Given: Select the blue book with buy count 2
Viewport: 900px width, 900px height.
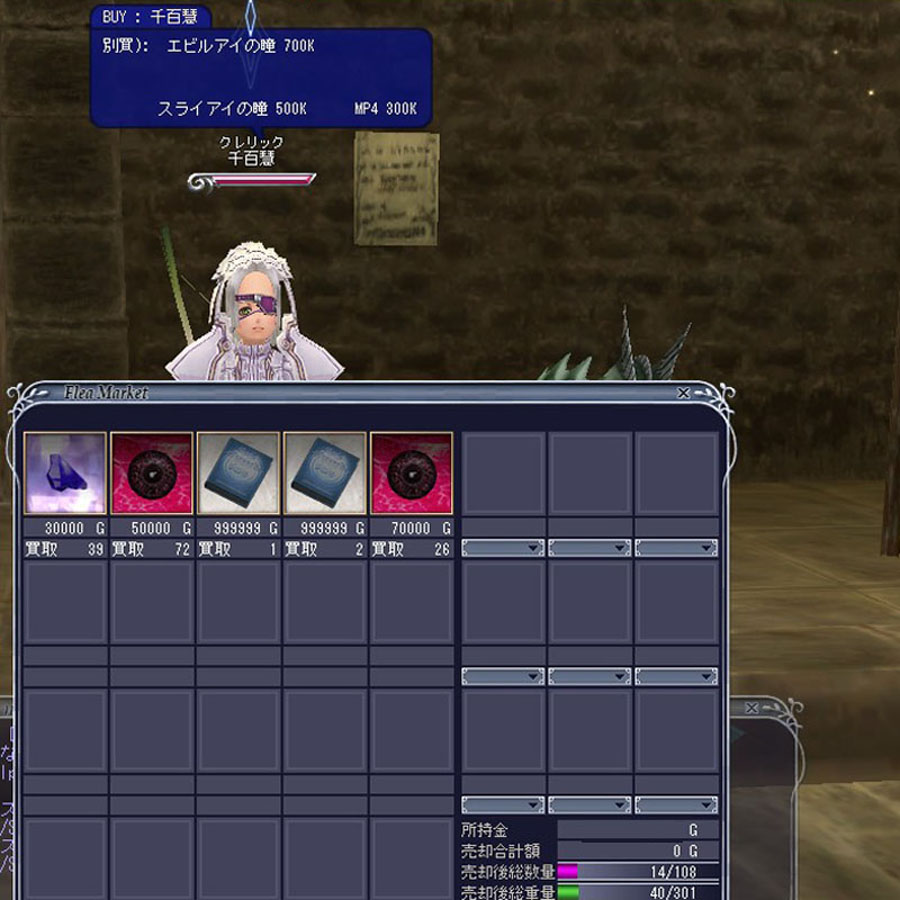Looking at the screenshot, I should point(324,473).
